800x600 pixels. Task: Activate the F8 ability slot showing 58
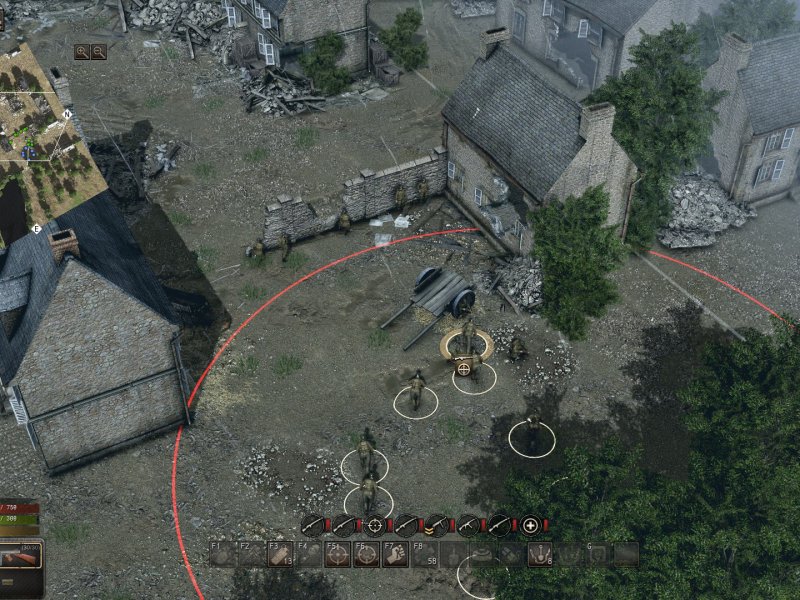pyautogui.click(x=426, y=554)
